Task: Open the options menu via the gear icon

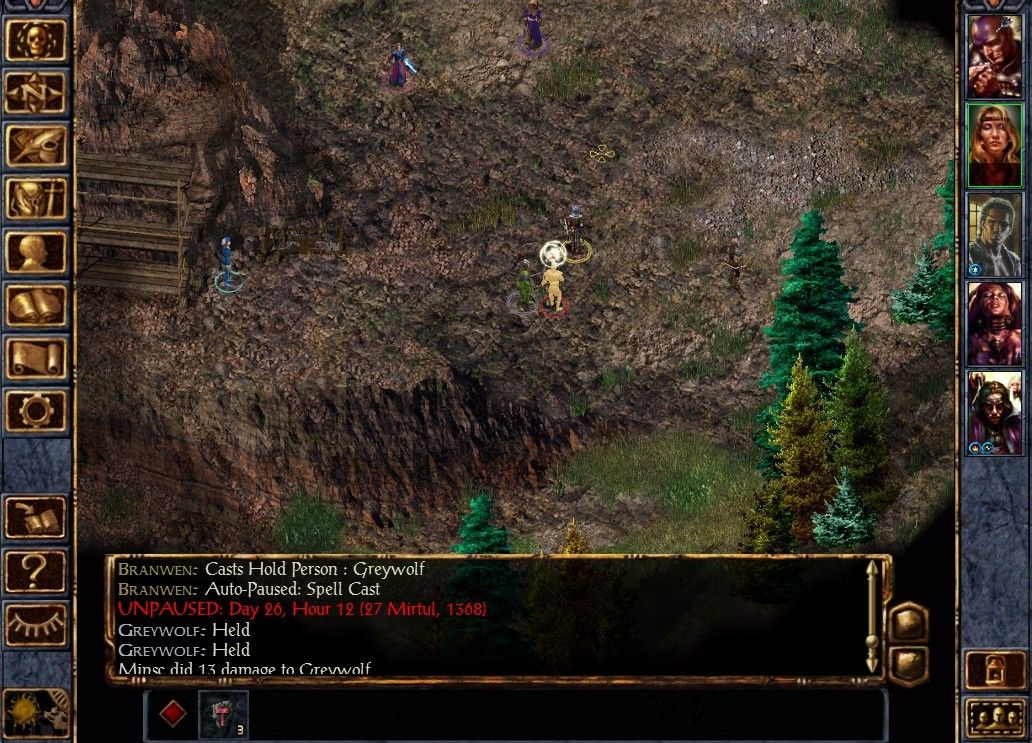Action: tap(36, 411)
